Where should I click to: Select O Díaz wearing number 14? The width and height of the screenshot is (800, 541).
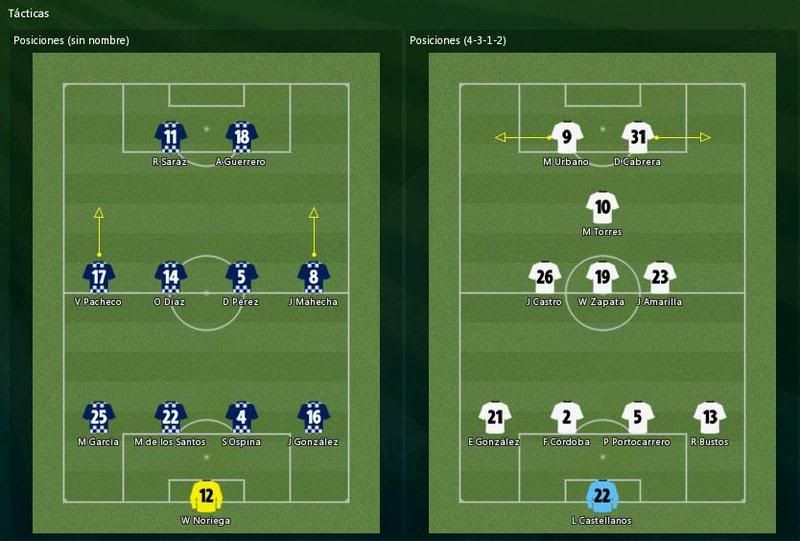[x=171, y=277]
